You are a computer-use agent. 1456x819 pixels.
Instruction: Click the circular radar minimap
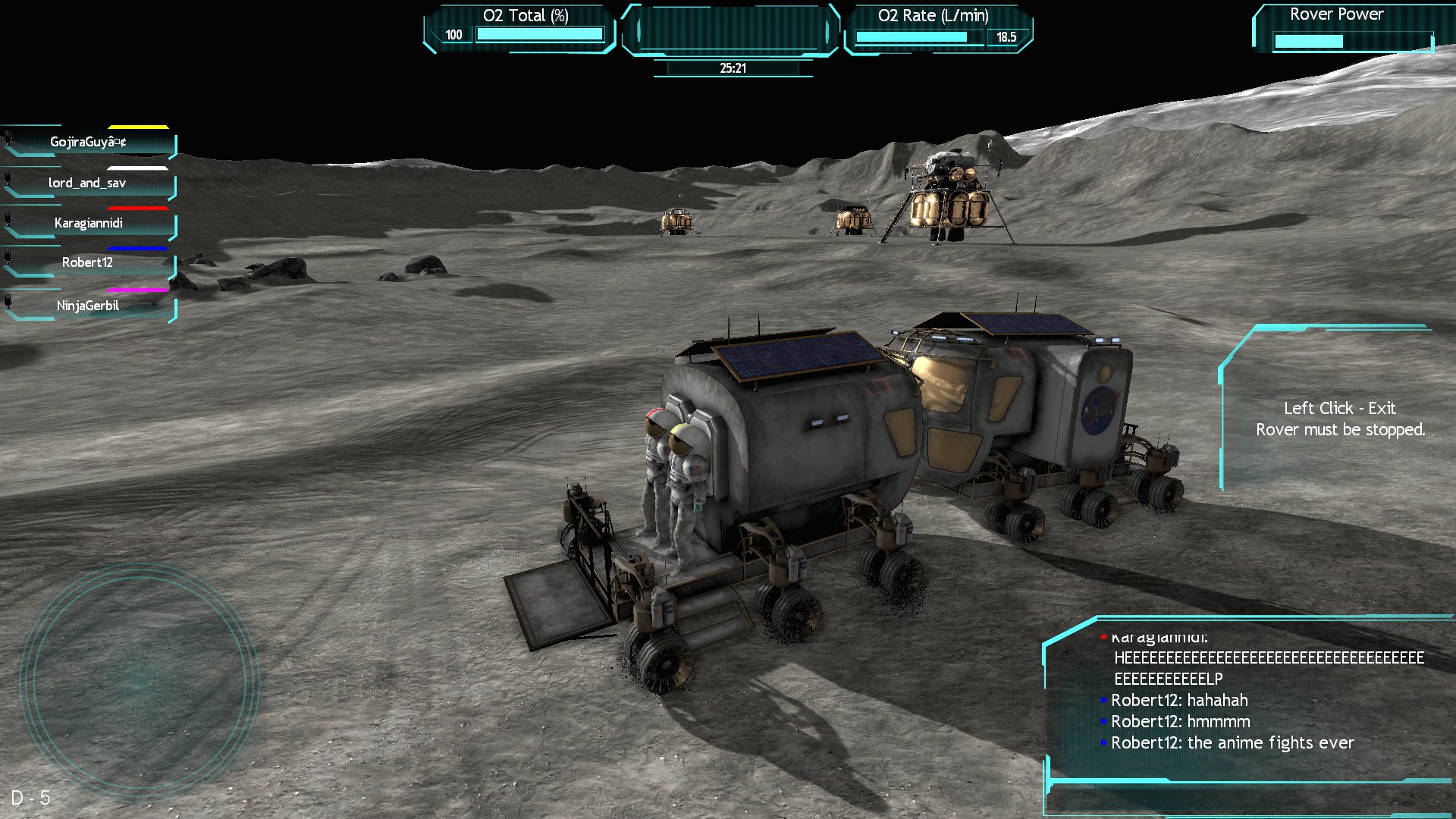tap(140, 680)
